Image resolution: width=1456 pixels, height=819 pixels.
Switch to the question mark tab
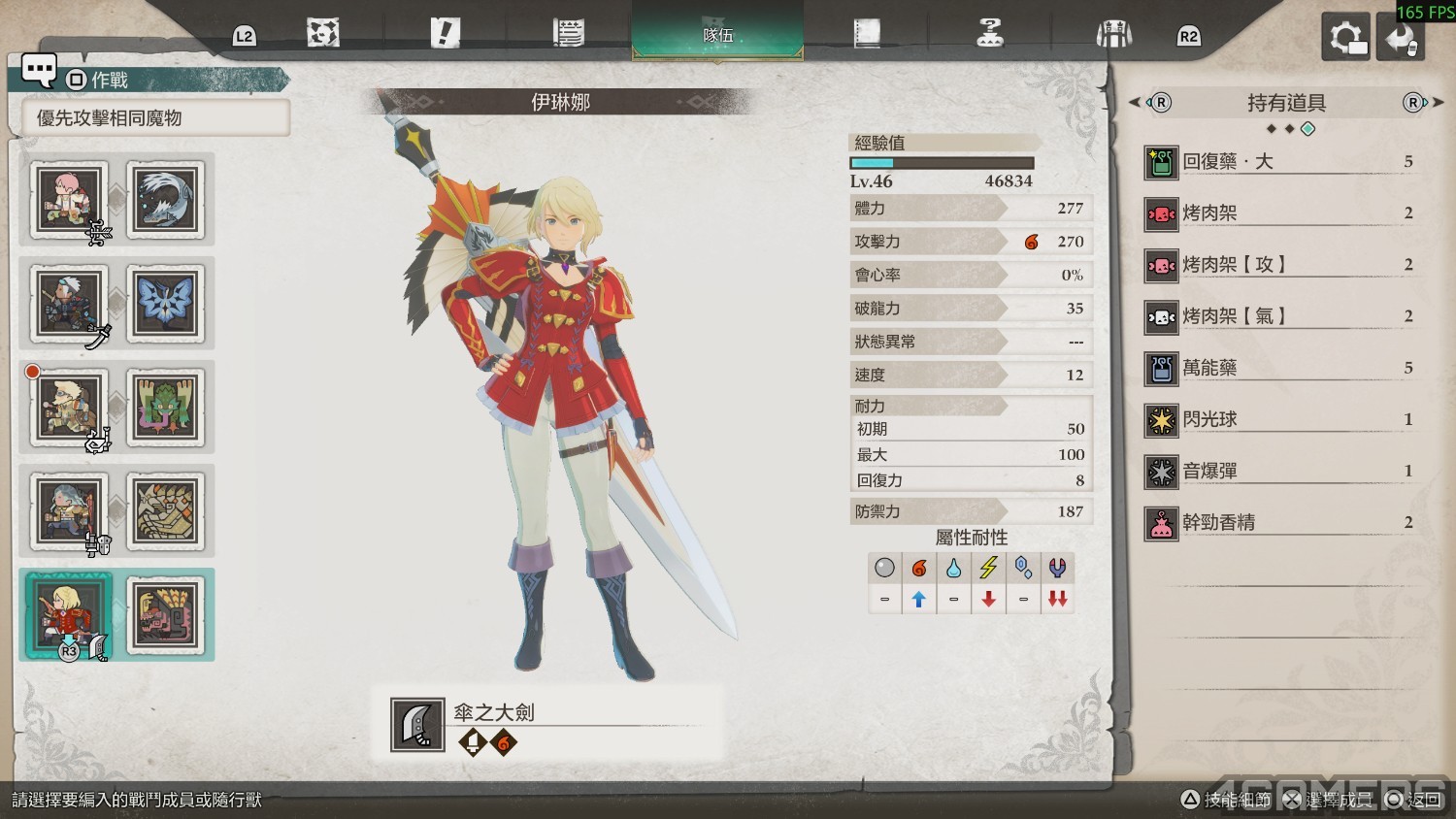click(989, 34)
